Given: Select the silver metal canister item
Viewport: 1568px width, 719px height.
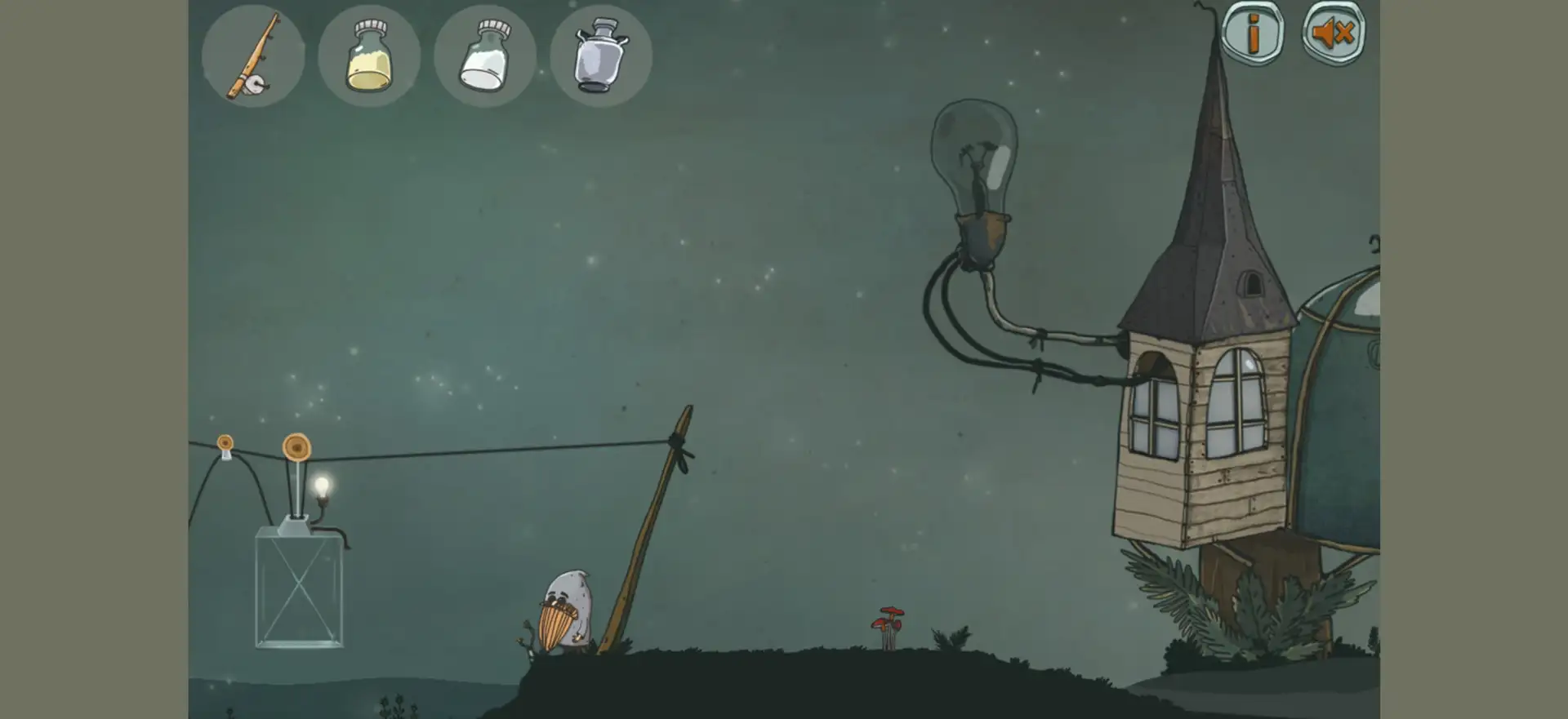Looking at the screenshot, I should pos(601,55).
